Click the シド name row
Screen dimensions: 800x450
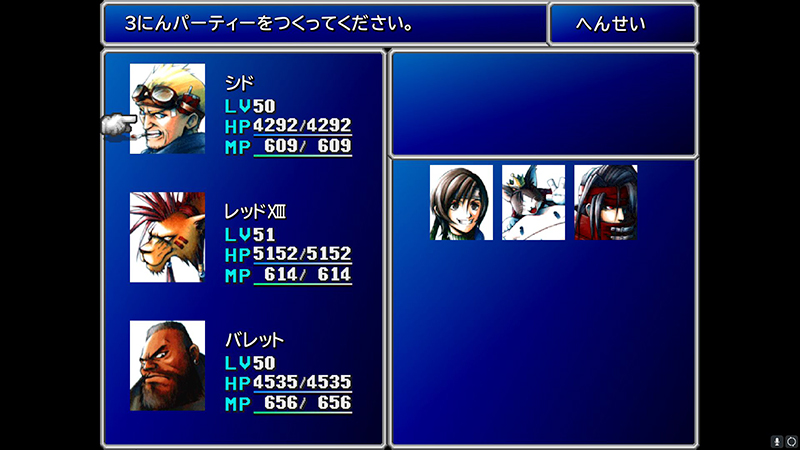[240, 84]
